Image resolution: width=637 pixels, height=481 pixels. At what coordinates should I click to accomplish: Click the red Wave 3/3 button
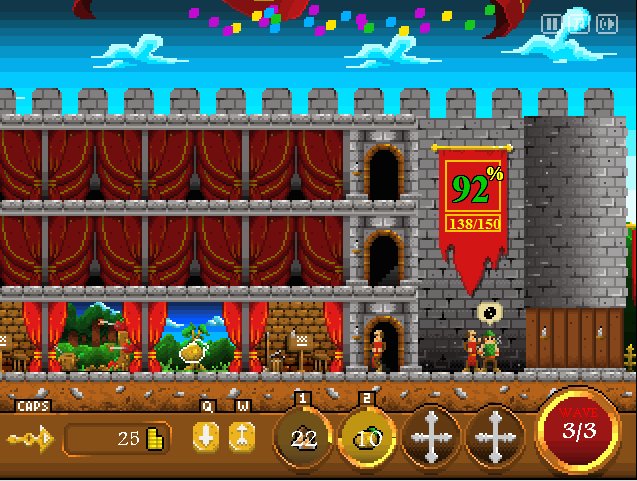(x=575, y=432)
